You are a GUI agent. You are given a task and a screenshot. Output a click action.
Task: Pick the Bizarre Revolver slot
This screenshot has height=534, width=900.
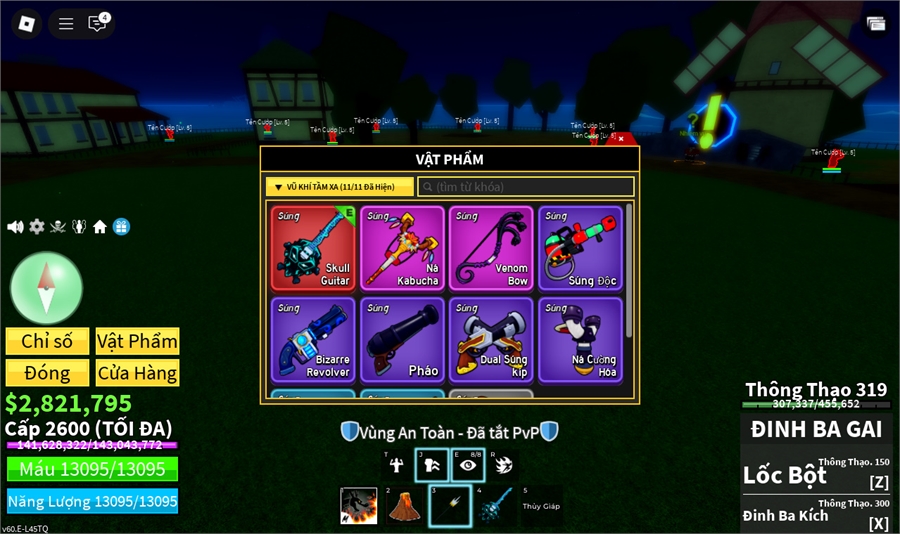coord(313,340)
